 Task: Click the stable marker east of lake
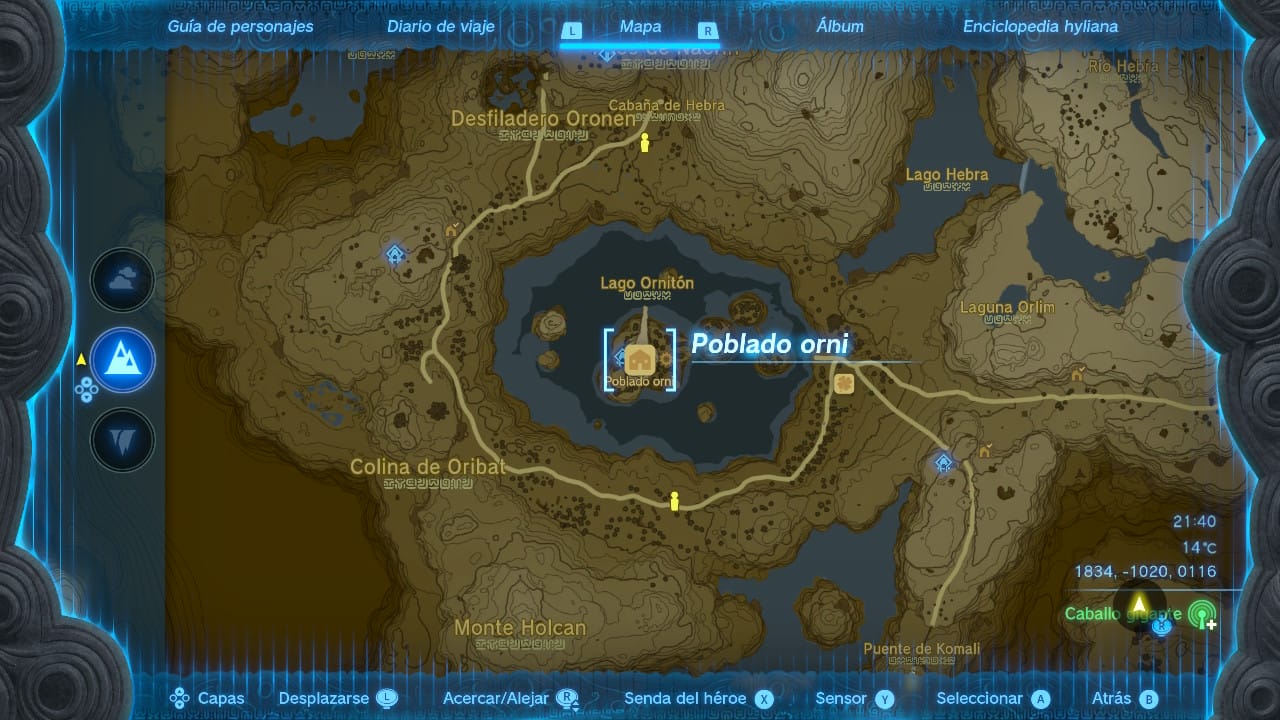[x=844, y=383]
